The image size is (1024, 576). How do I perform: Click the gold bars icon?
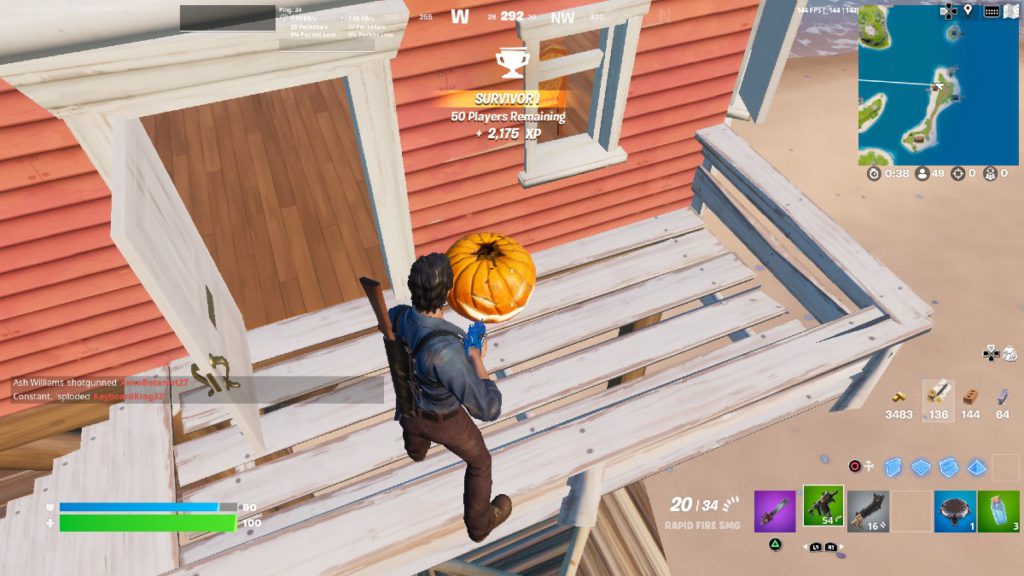click(898, 394)
